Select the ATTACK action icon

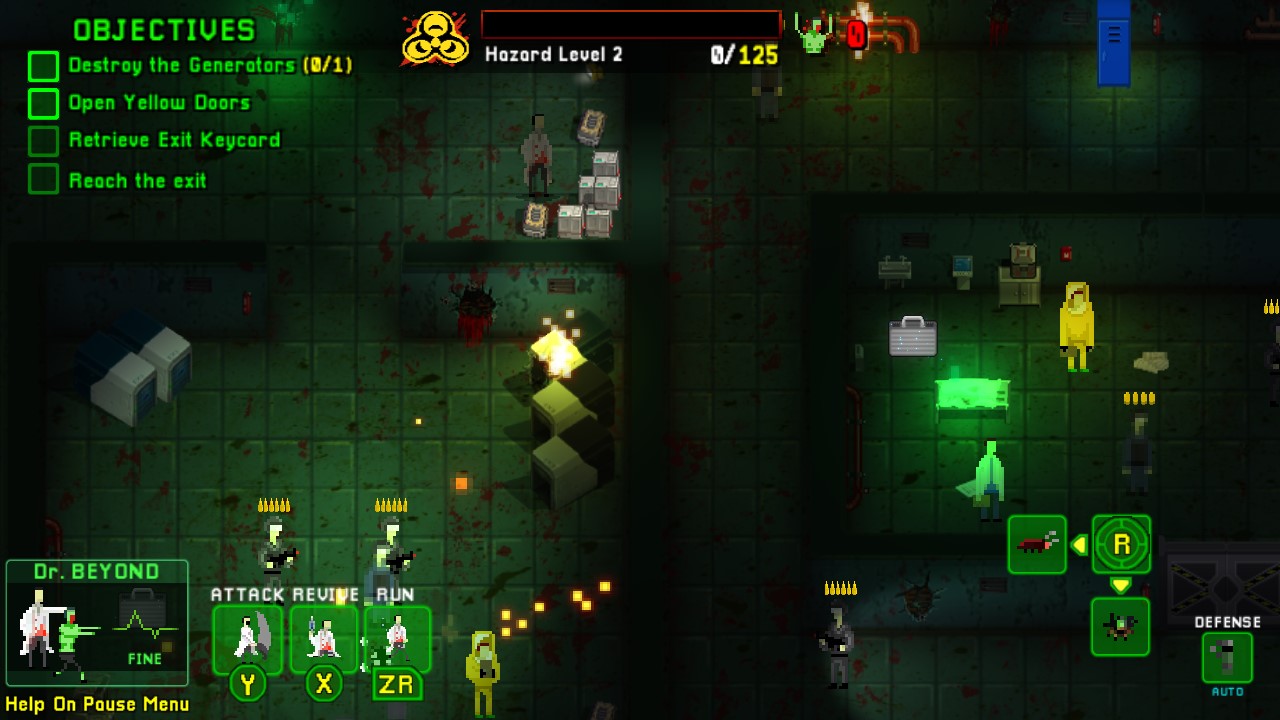(x=246, y=638)
